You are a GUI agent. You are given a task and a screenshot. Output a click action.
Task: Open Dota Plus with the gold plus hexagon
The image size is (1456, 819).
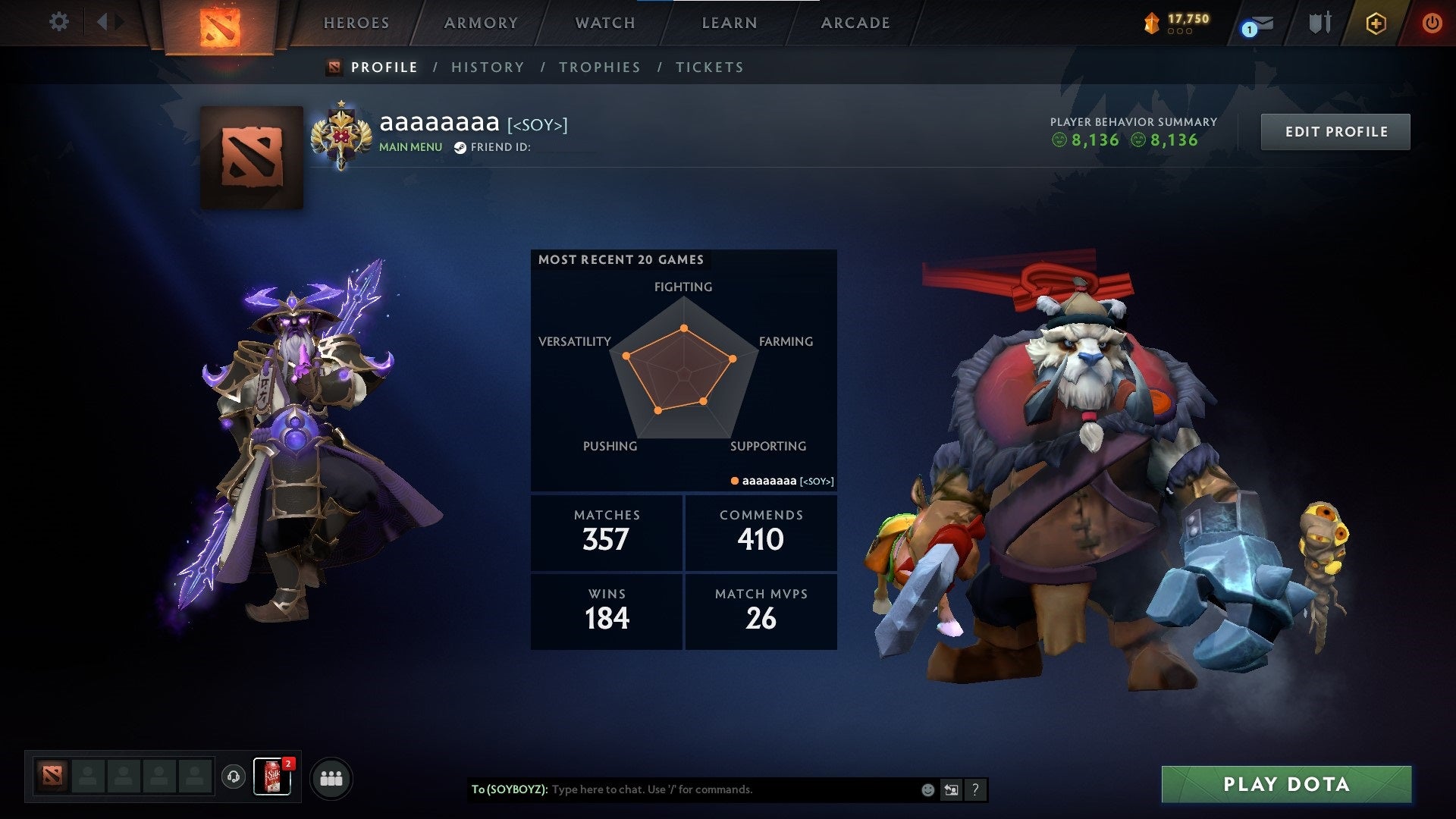click(1378, 23)
